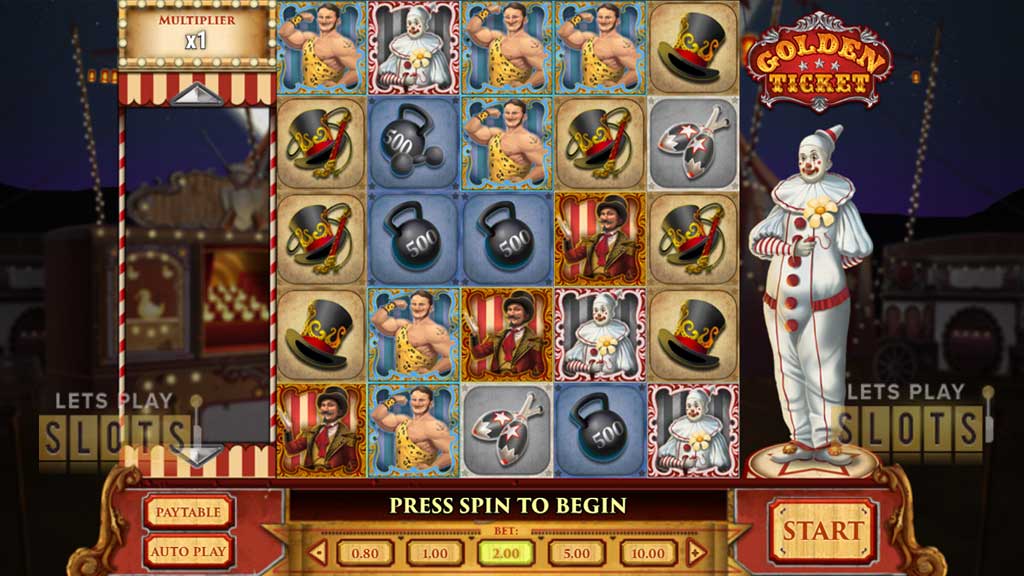Set bet to 5.00

[x=577, y=553]
